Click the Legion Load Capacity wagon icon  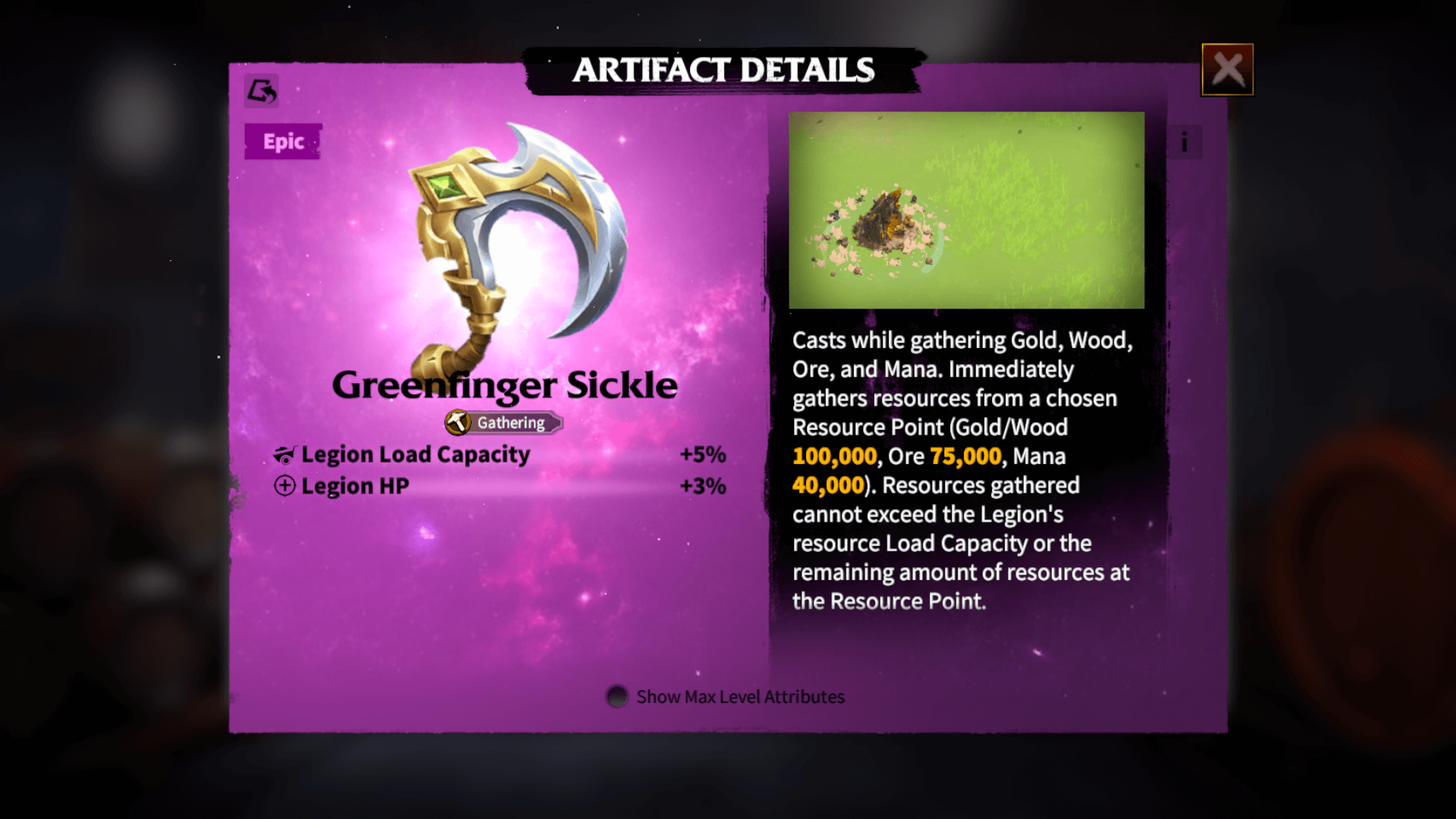tap(284, 453)
